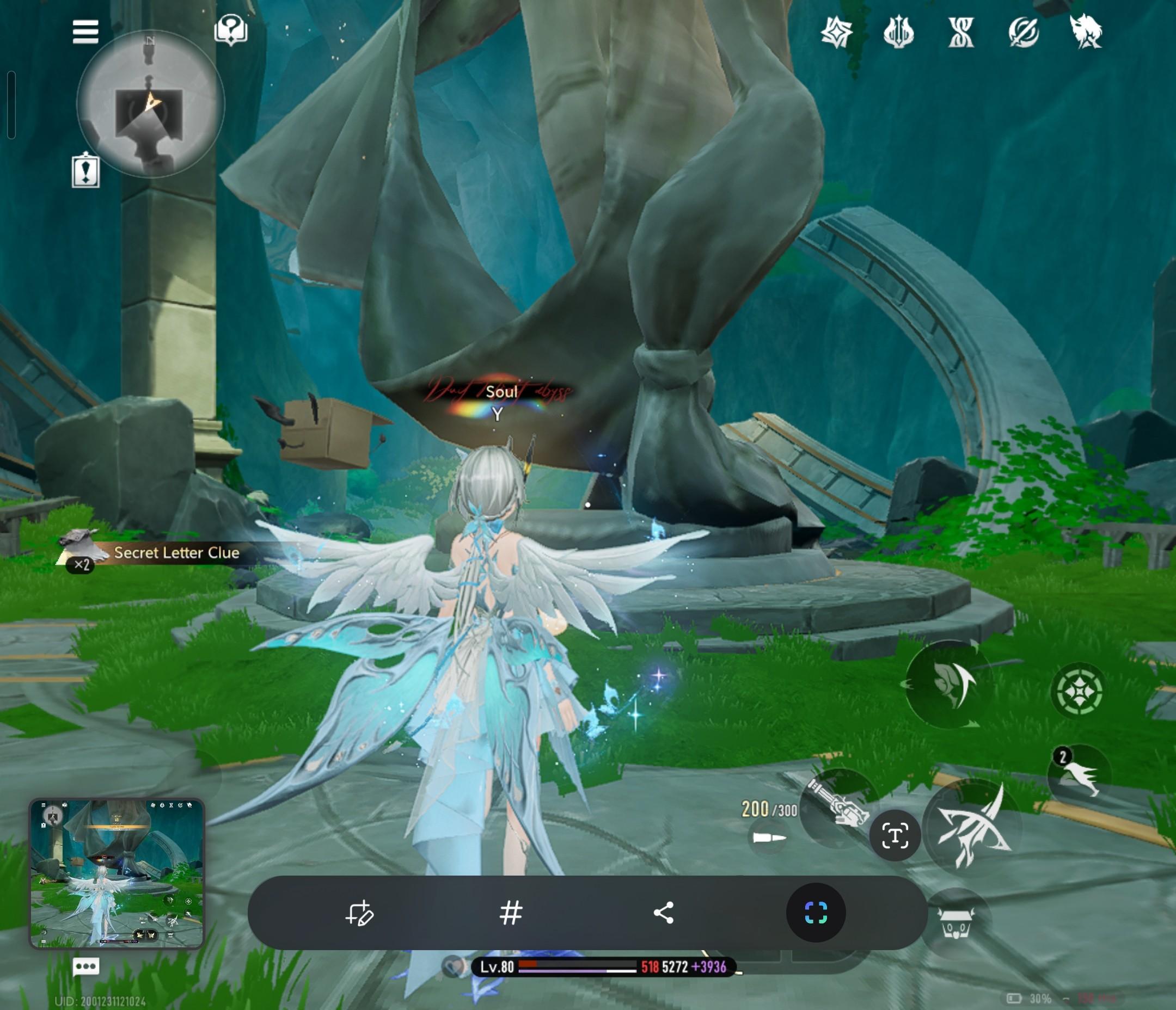Add a hashtag tag to the screenshot
This screenshot has height=1010, width=1176.
point(511,913)
